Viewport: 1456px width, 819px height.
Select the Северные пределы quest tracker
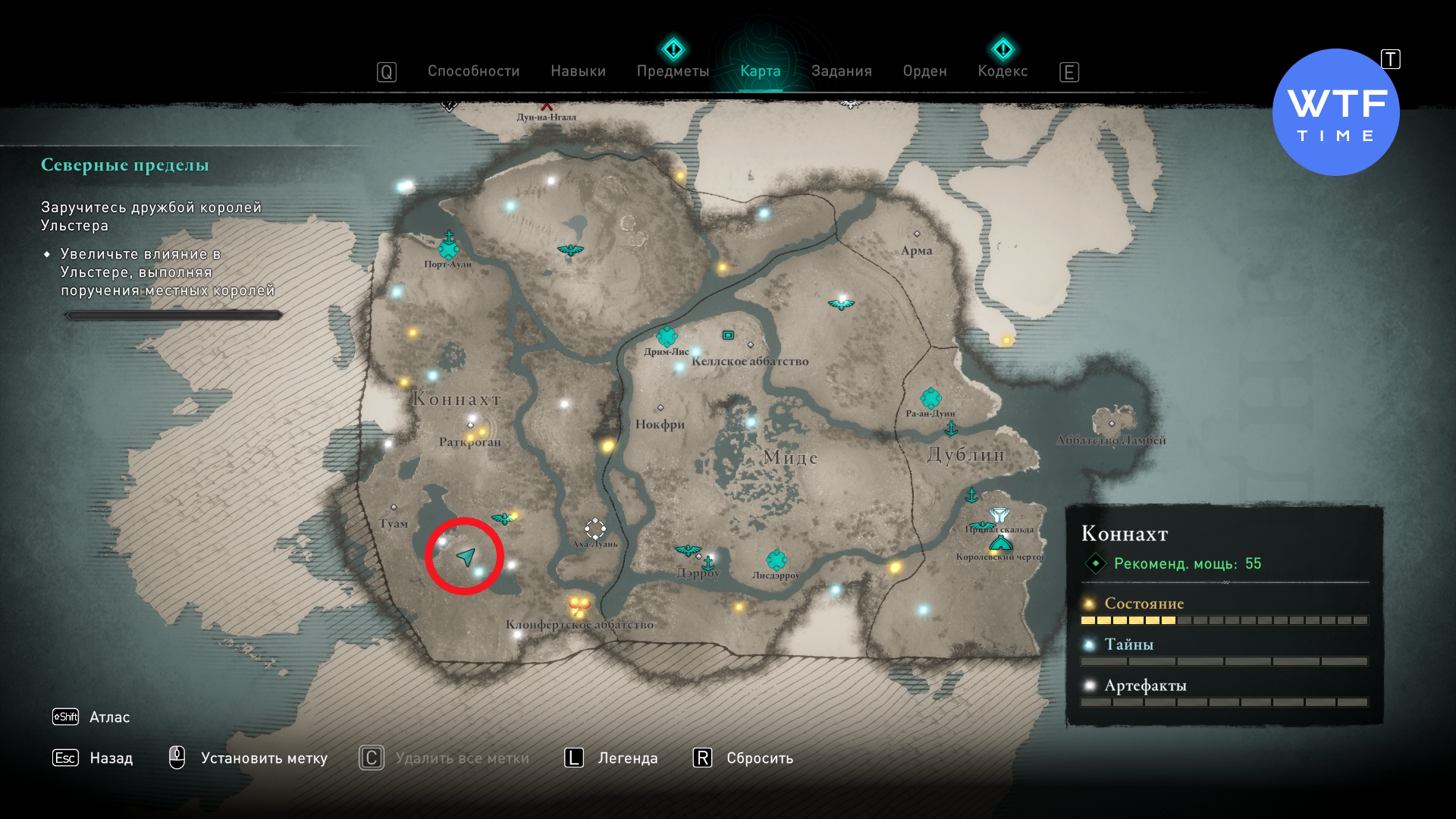pyautogui.click(x=125, y=165)
